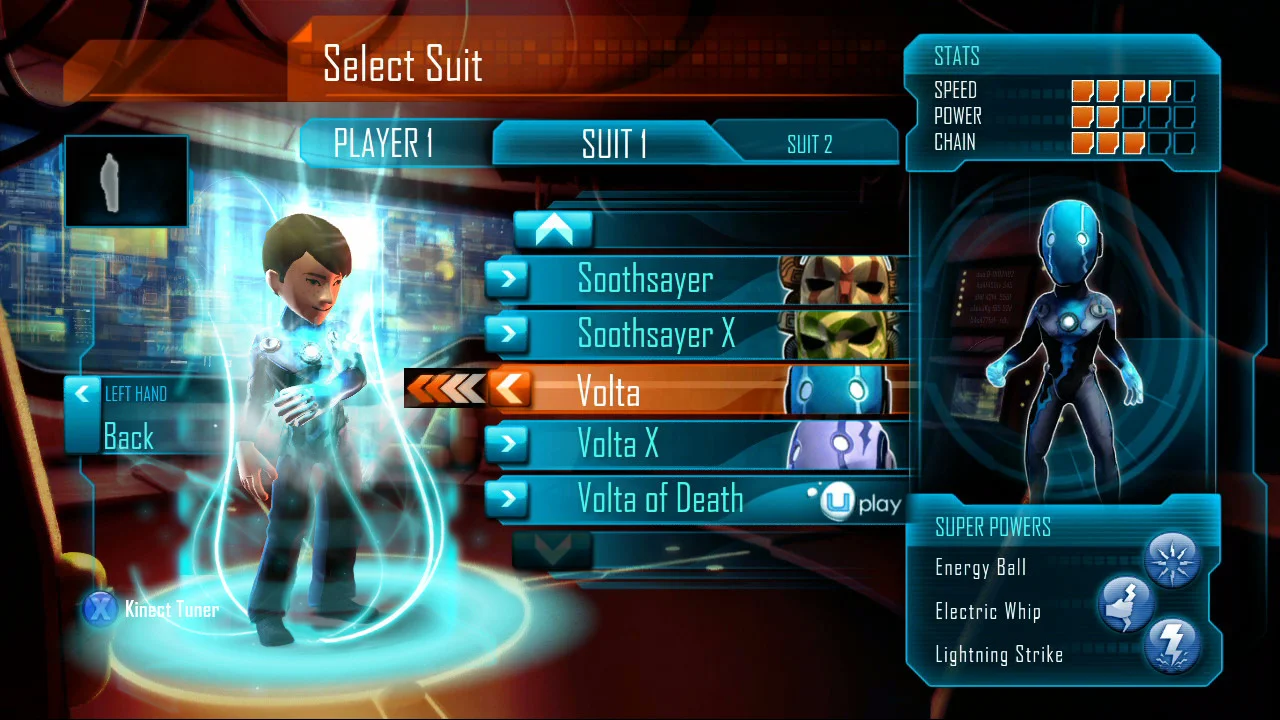Activate the Lightning Strike power icon
1280x720 pixels.
click(1173, 647)
